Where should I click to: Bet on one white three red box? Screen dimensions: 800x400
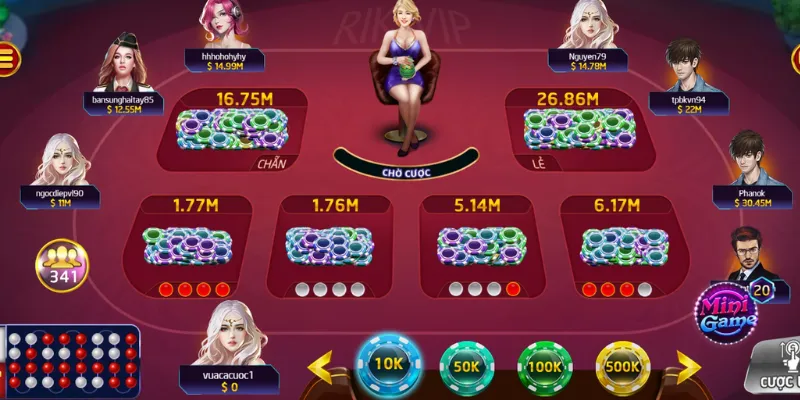coord(611,247)
